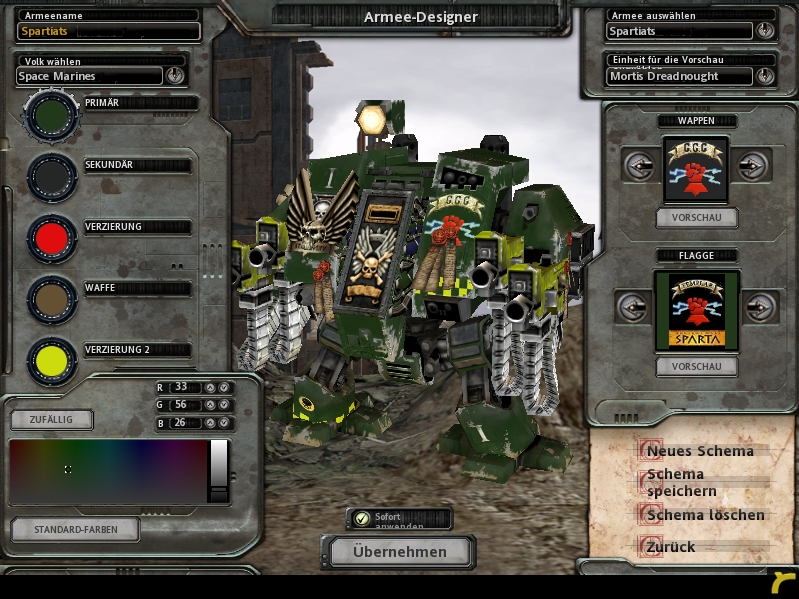The image size is (799, 599).
Task: Pick a color in the color spectrum
Action: pyautogui.click(x=108, y=470)
